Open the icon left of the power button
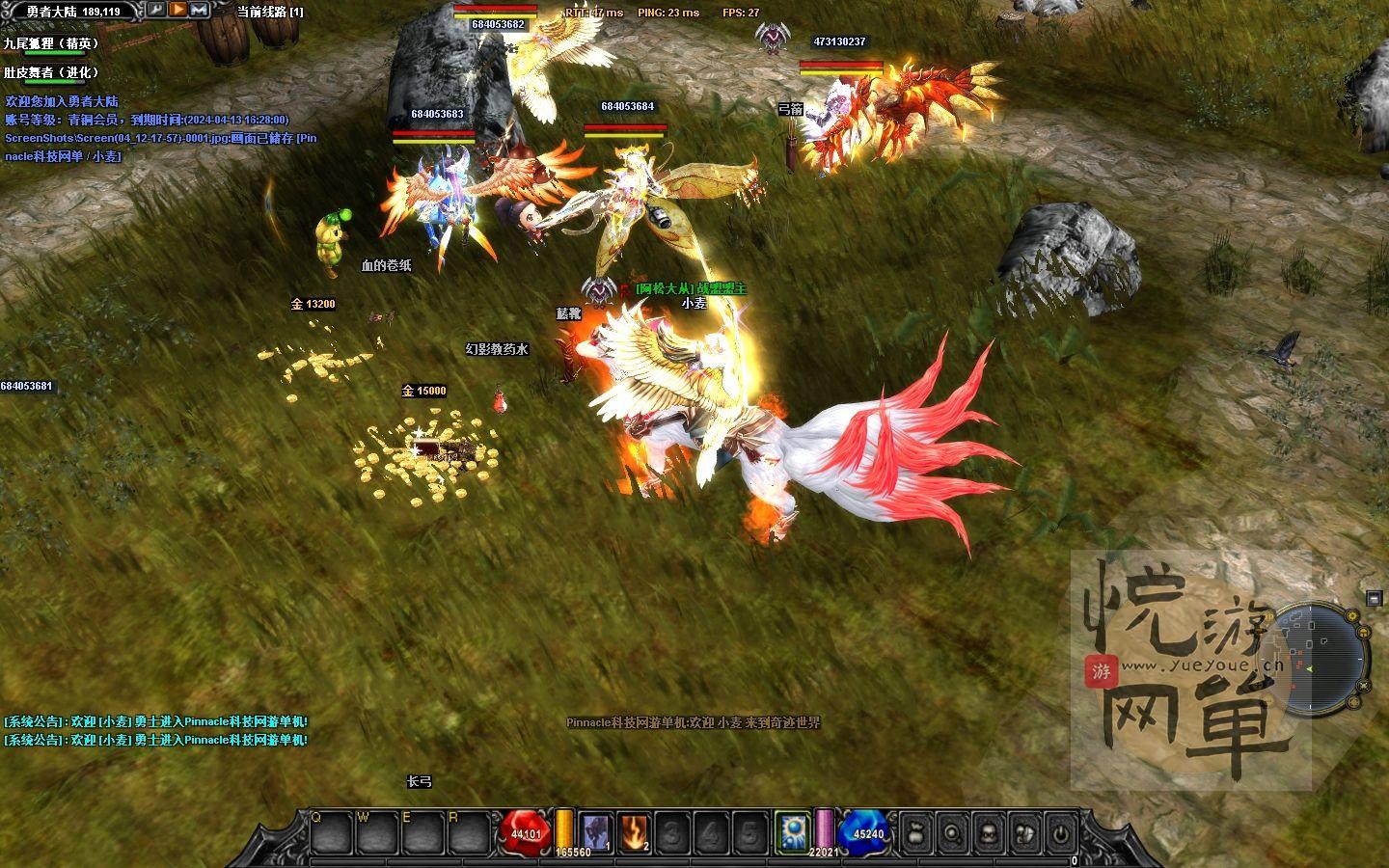 pos(1024,832)
